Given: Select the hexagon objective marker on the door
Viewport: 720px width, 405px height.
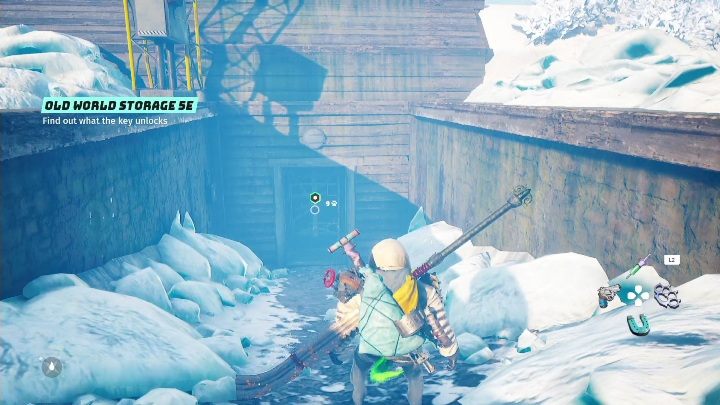Looking at the screenshot, I should [315, 198].
